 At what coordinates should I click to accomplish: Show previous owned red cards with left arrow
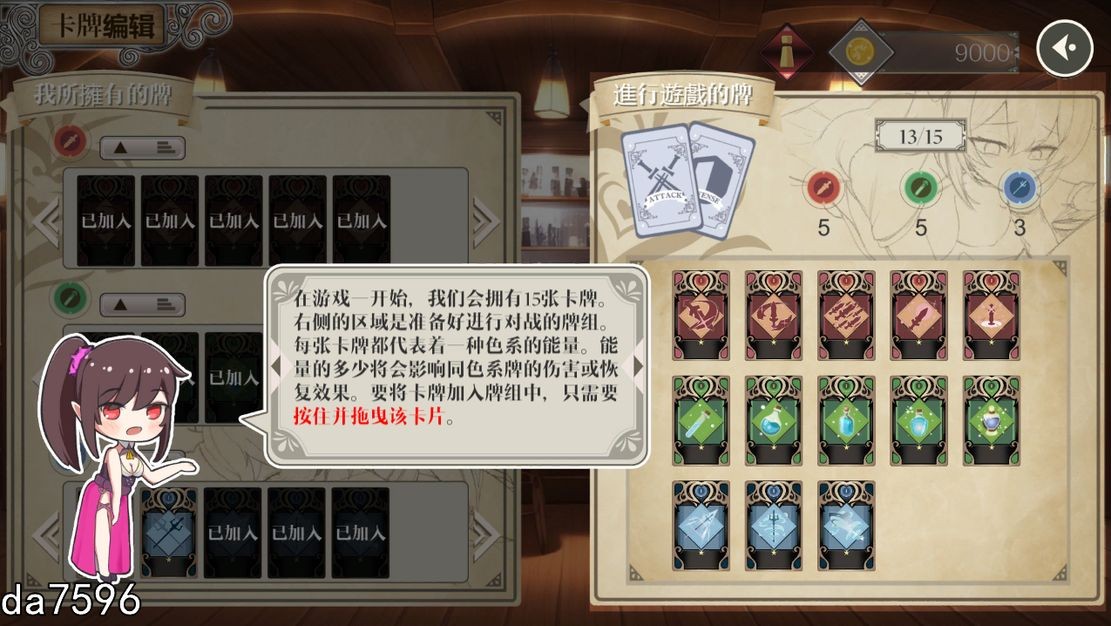47,218
